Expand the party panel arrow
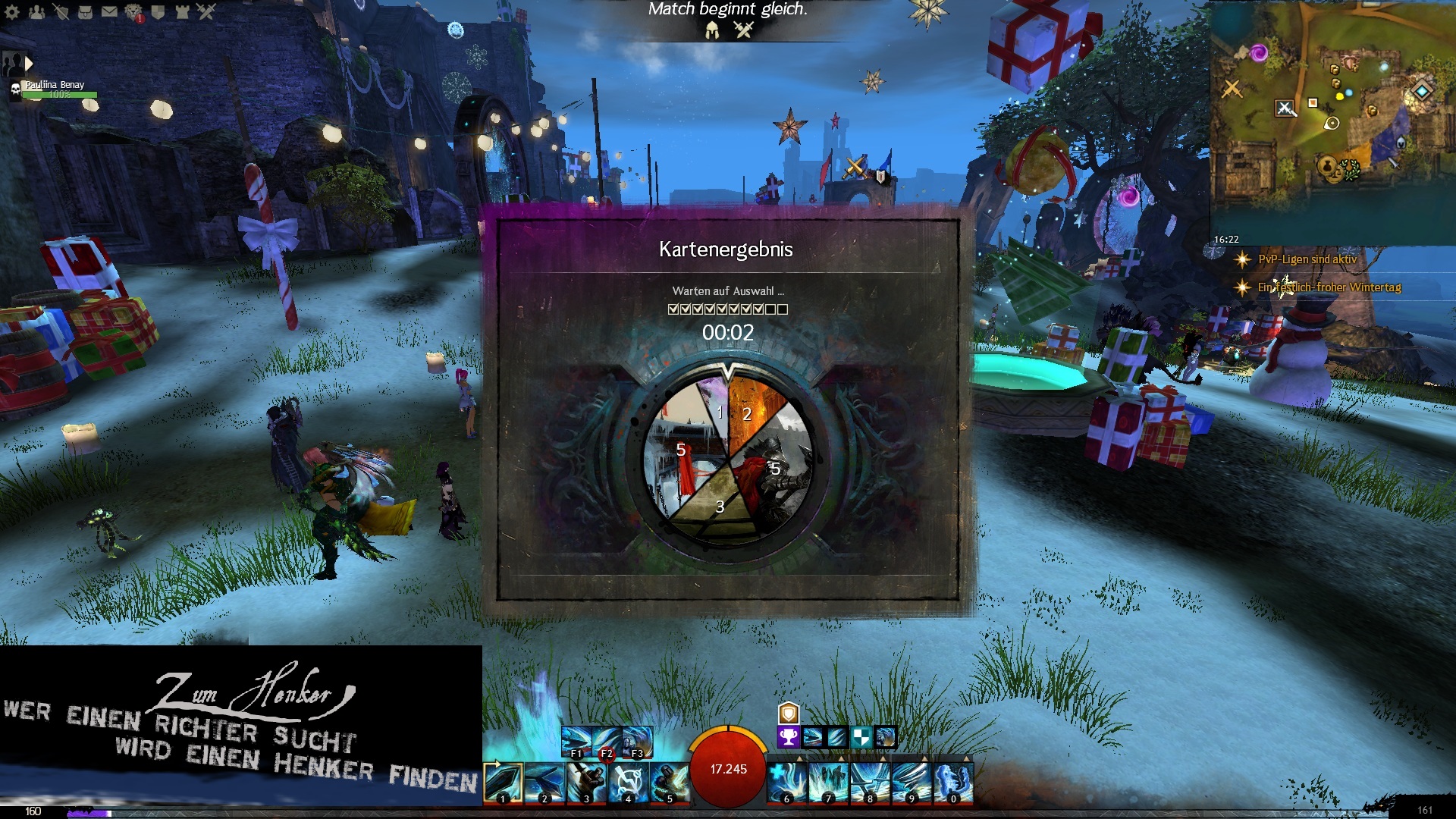This screenshot has width=1456, height=819. 29,64
